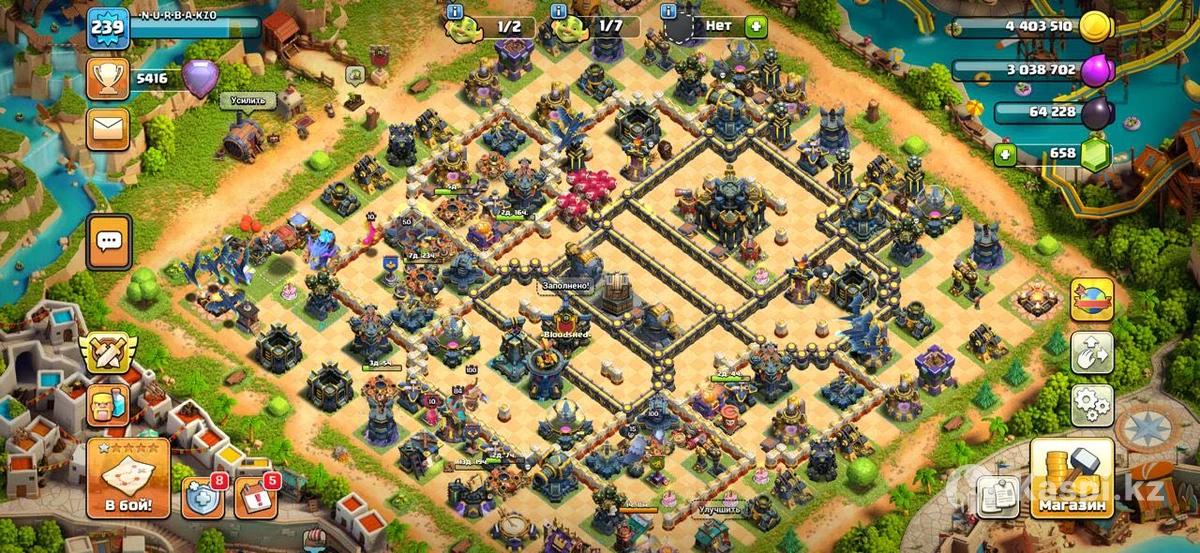Open the "Магазин" shop button
Viewport: 1200px width, 553px height.
tap(1072, 478)
